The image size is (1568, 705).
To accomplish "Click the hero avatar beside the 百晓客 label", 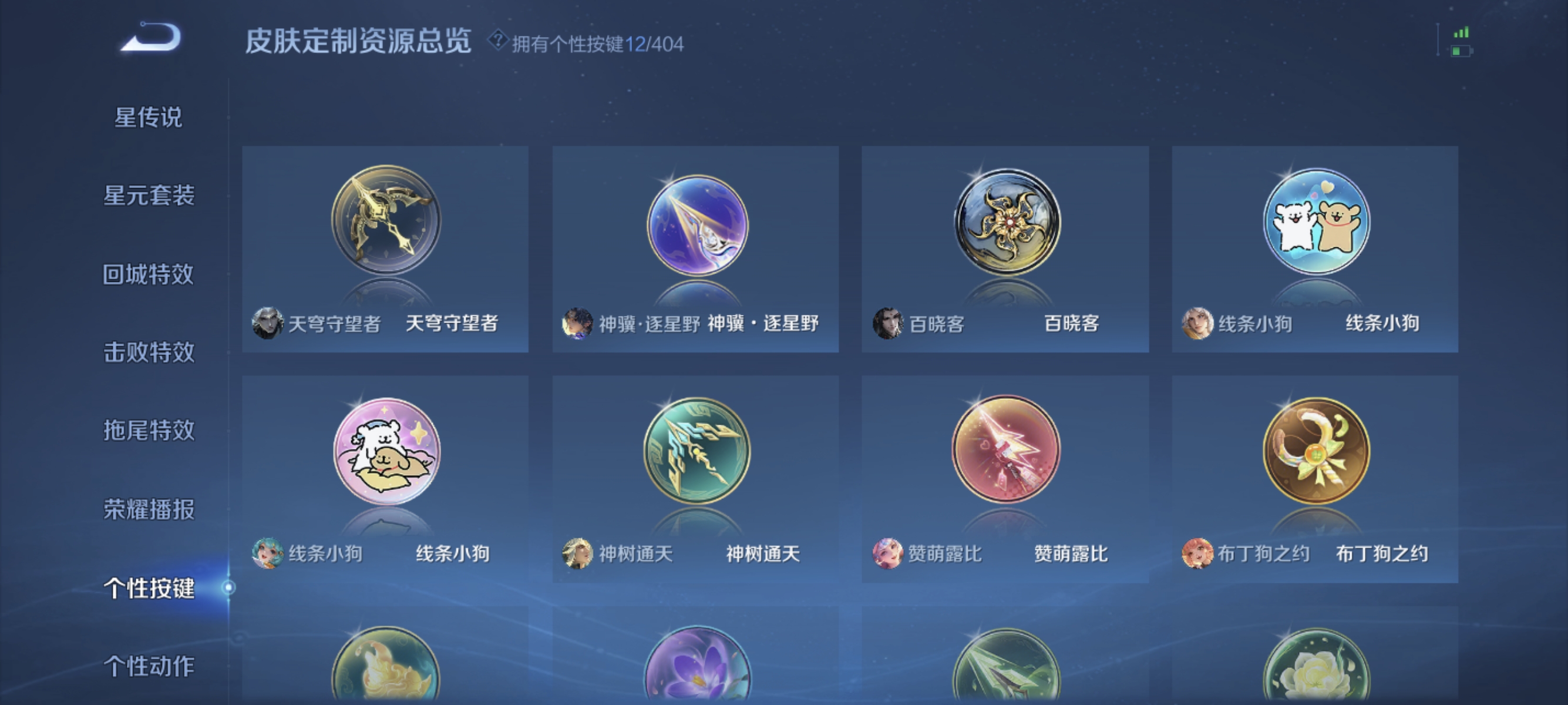I will 888,325.
